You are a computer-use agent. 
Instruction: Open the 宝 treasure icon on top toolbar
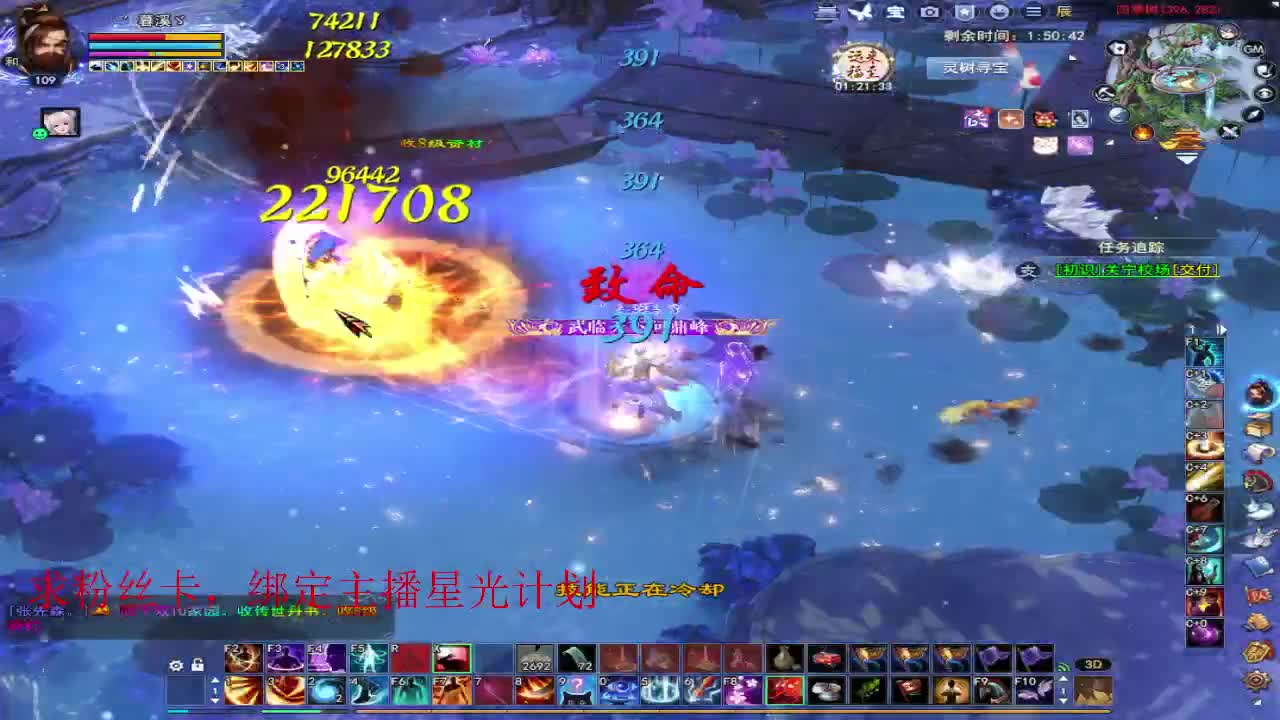tap(895, 12)
